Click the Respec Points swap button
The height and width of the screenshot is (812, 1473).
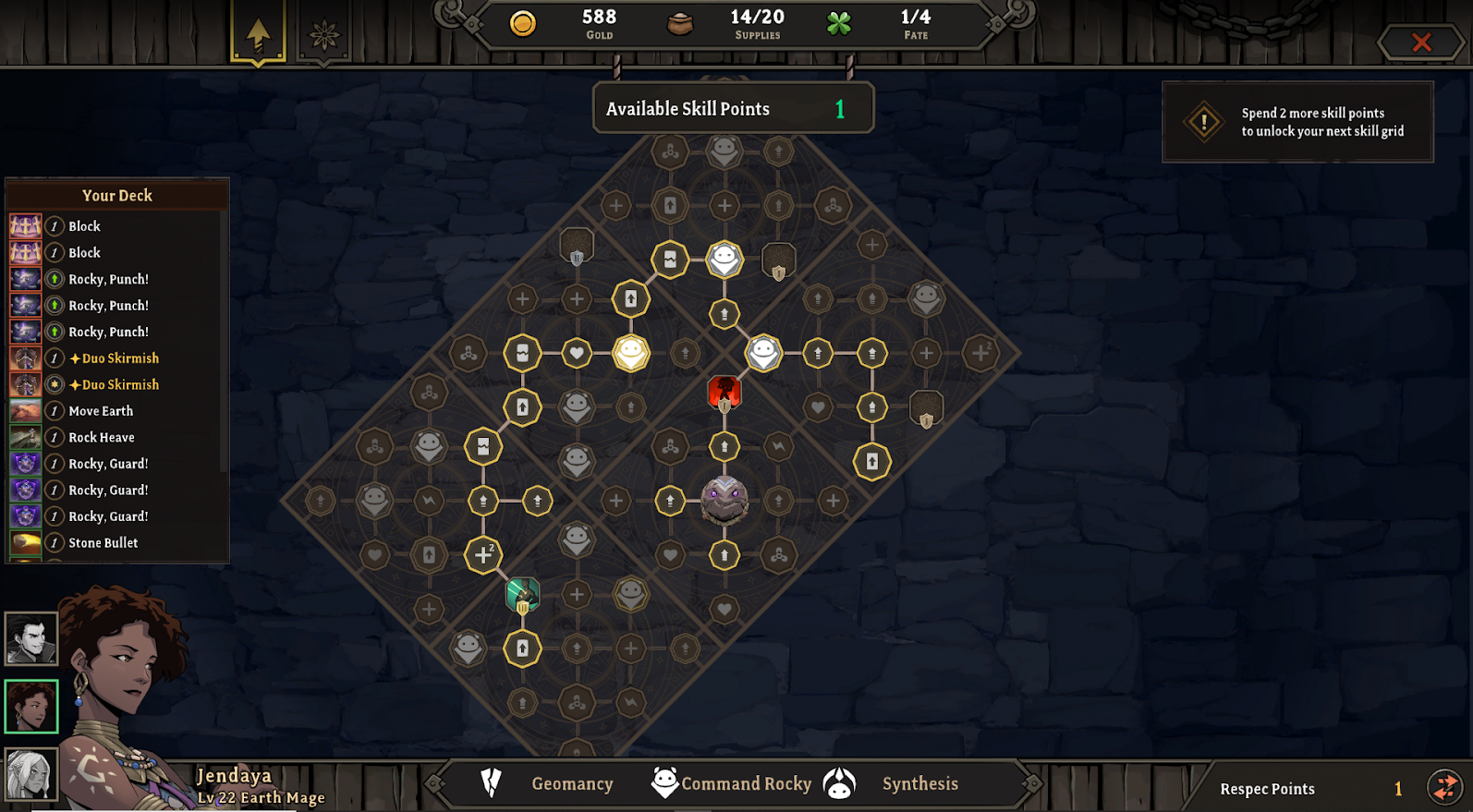1443,787
